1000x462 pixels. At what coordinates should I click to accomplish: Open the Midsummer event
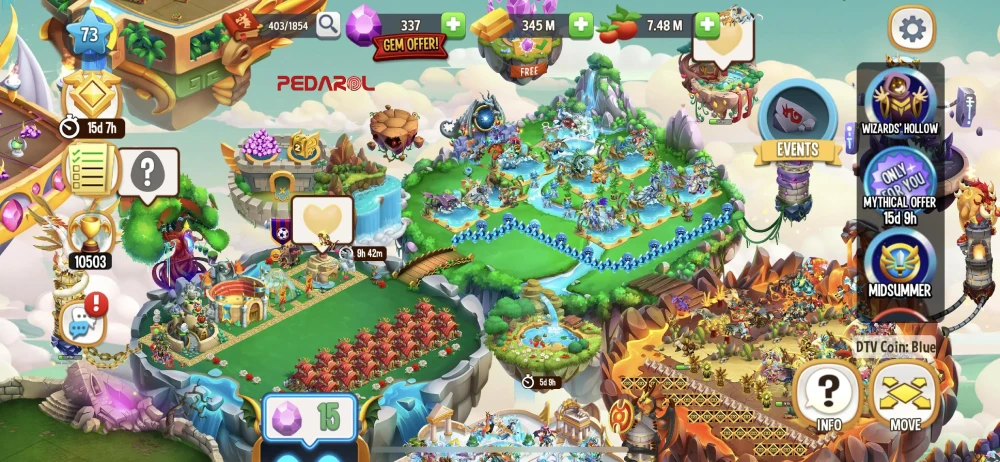(899, 263)
